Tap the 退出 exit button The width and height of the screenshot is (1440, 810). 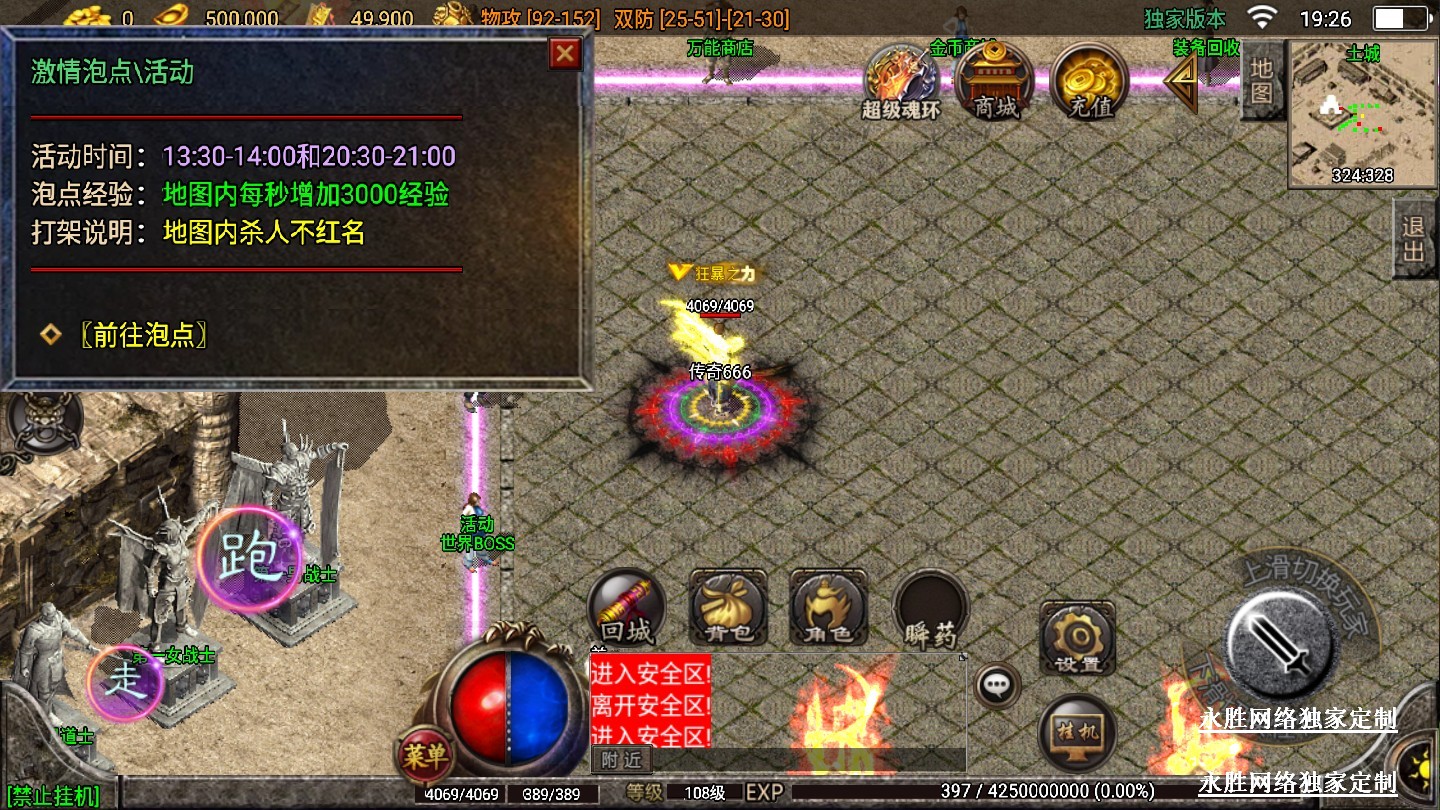1414,238
